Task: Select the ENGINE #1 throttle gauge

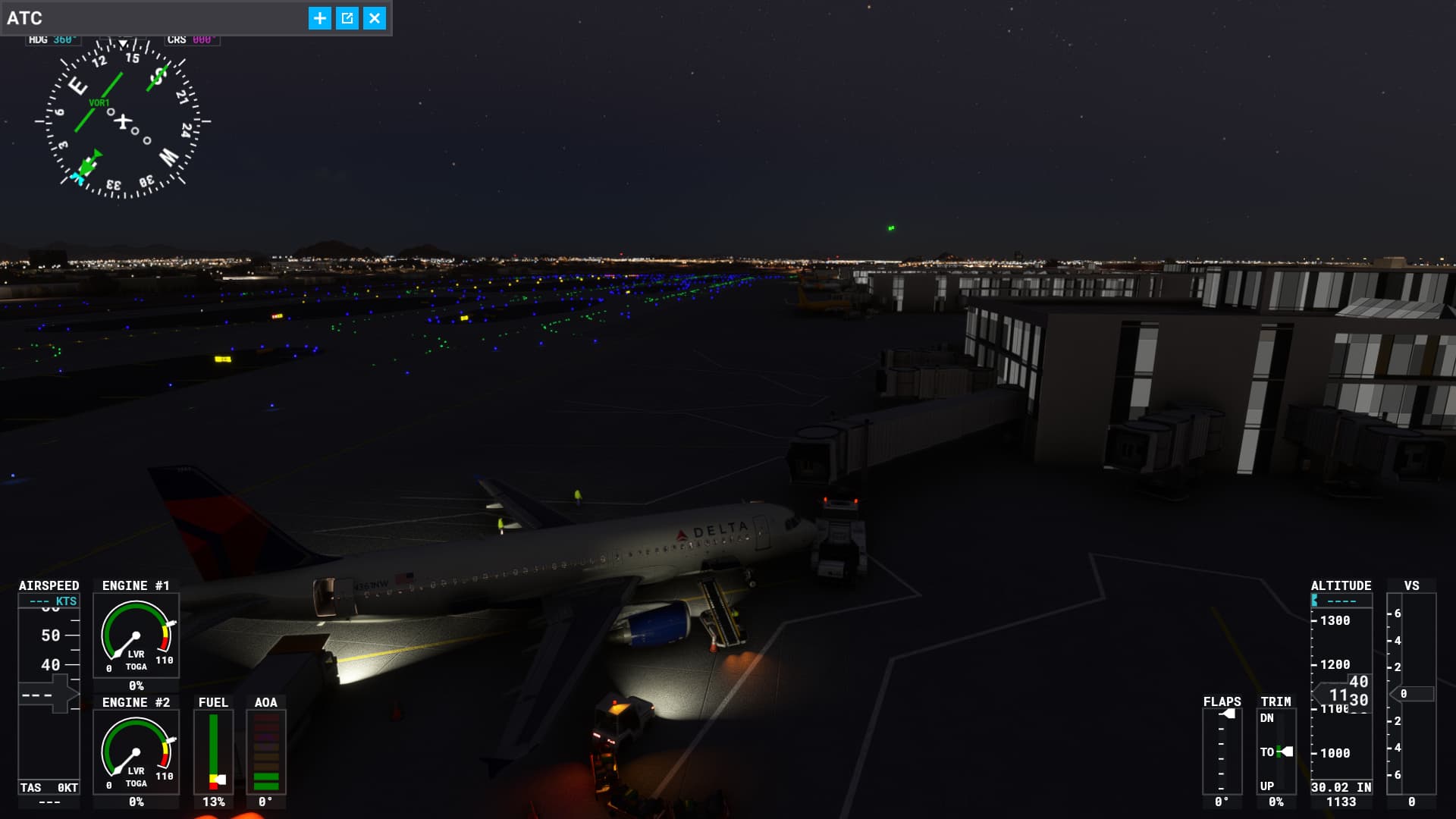Action: point(136,635)
